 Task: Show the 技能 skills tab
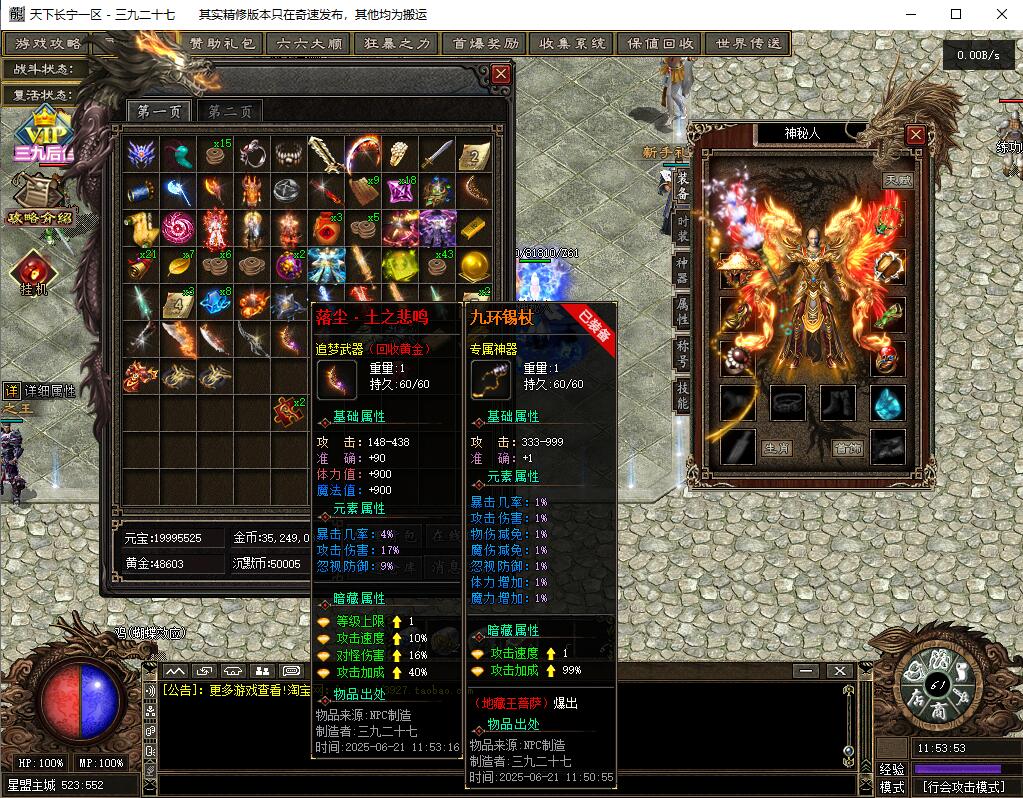pyautogui.click(x=683, y=395)
